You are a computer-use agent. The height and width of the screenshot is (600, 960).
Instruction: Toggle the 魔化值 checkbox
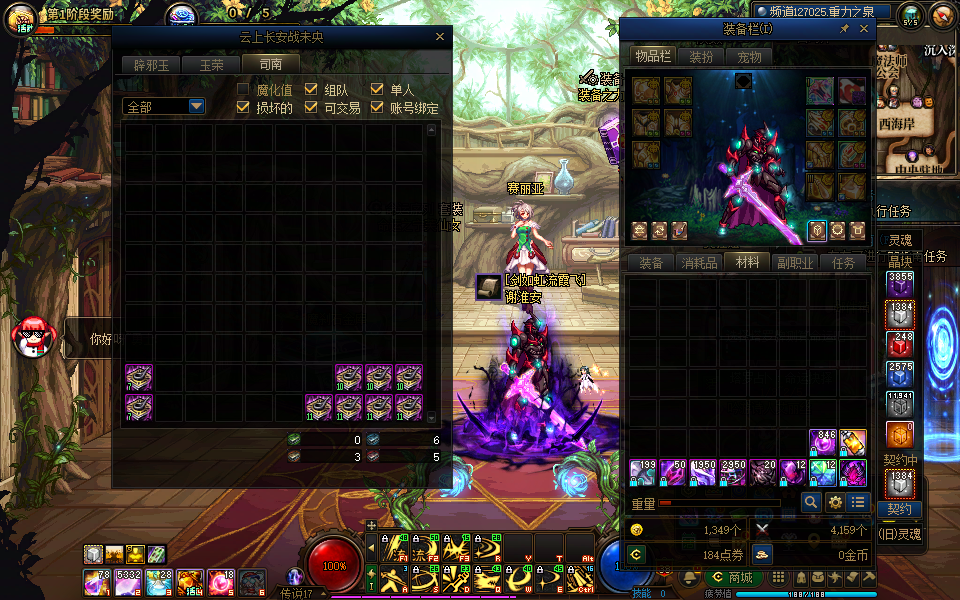pyautogui.click(x=243, y=89)
